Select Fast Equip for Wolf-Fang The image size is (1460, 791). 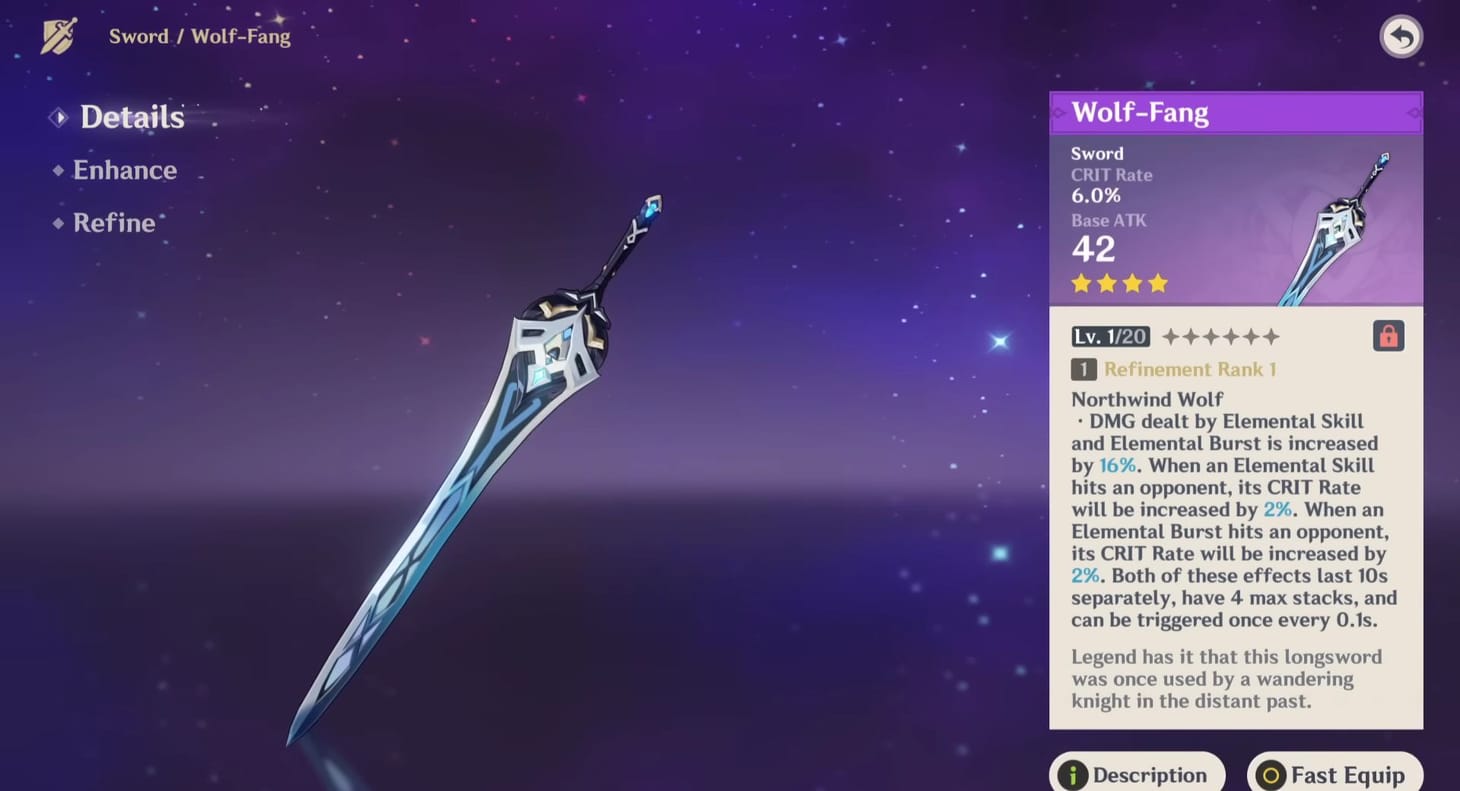(1334, 774)
